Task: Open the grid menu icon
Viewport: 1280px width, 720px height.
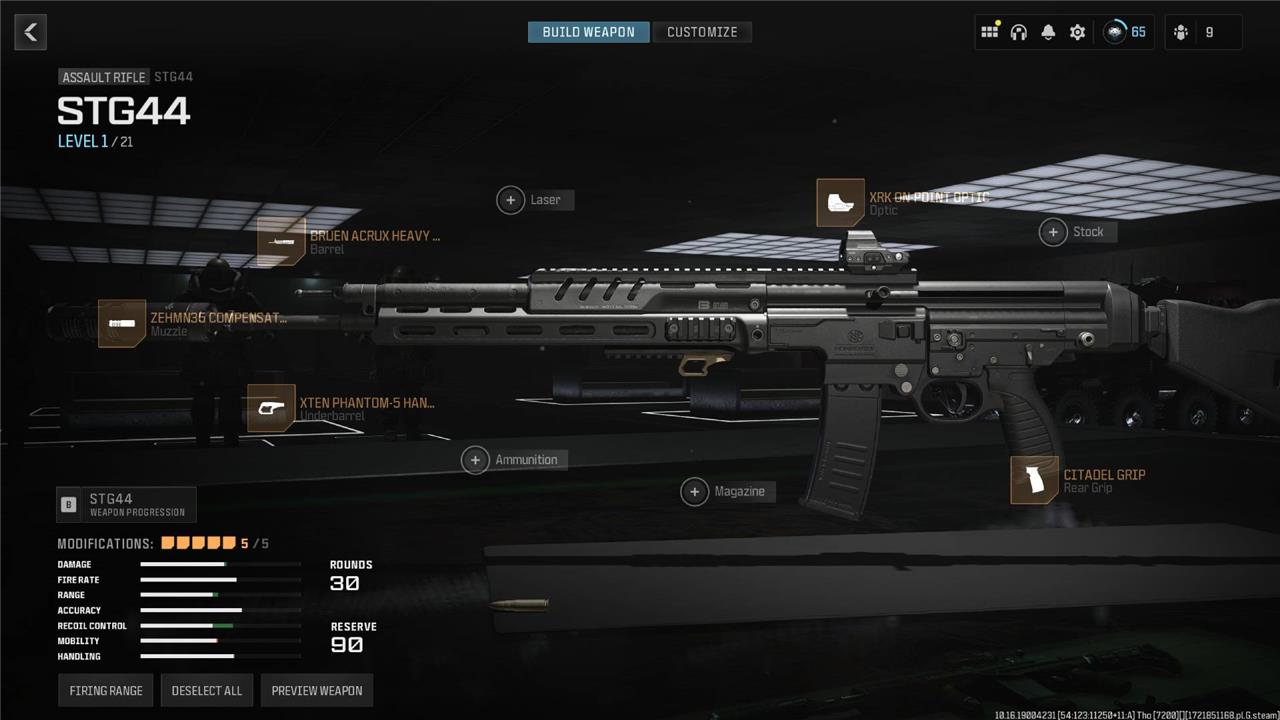Action: click(989, 32)
